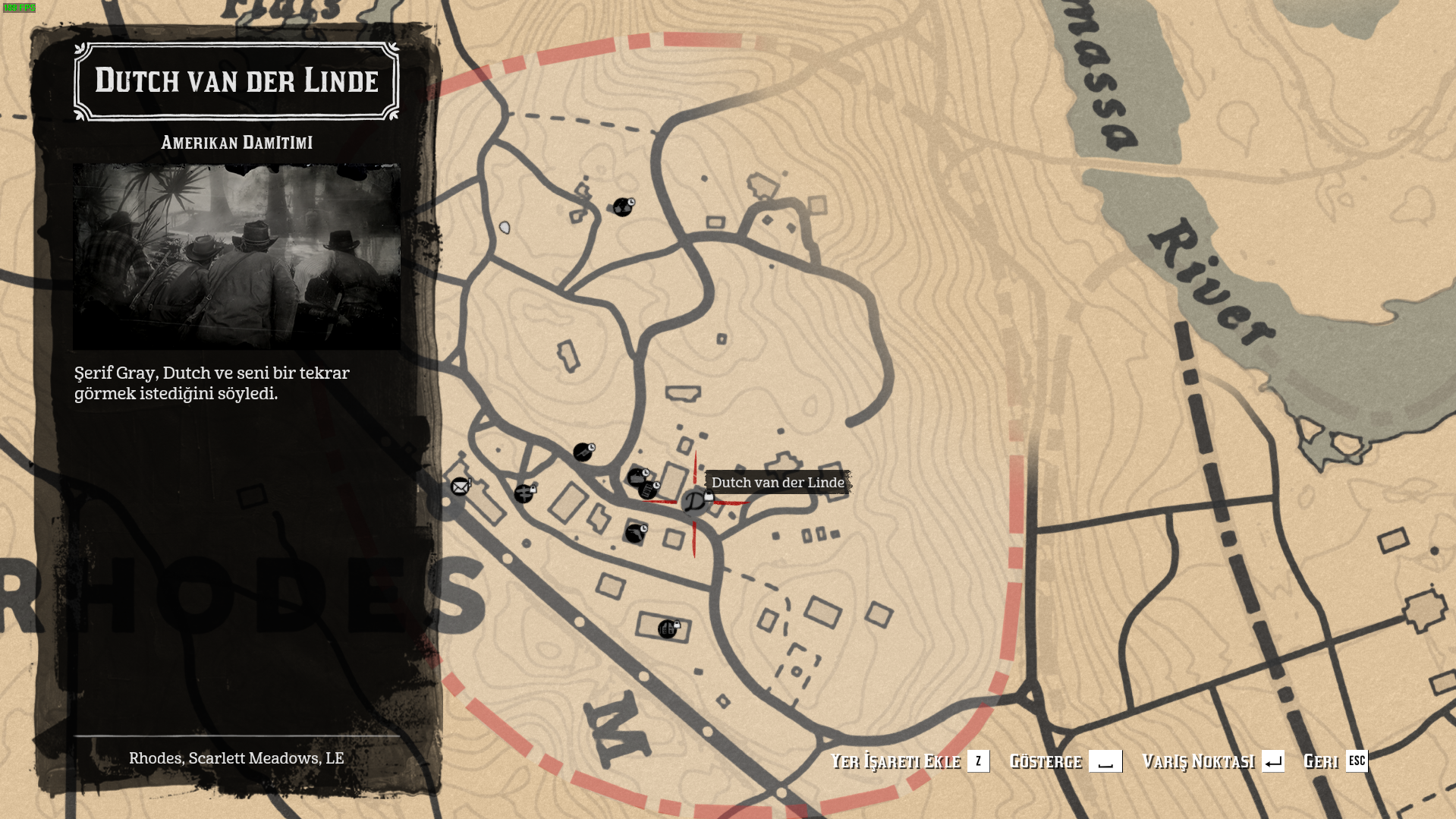The image size is (1456, 819).
Task: Select the pale teardrop map marker
Action: click(505, 227)
